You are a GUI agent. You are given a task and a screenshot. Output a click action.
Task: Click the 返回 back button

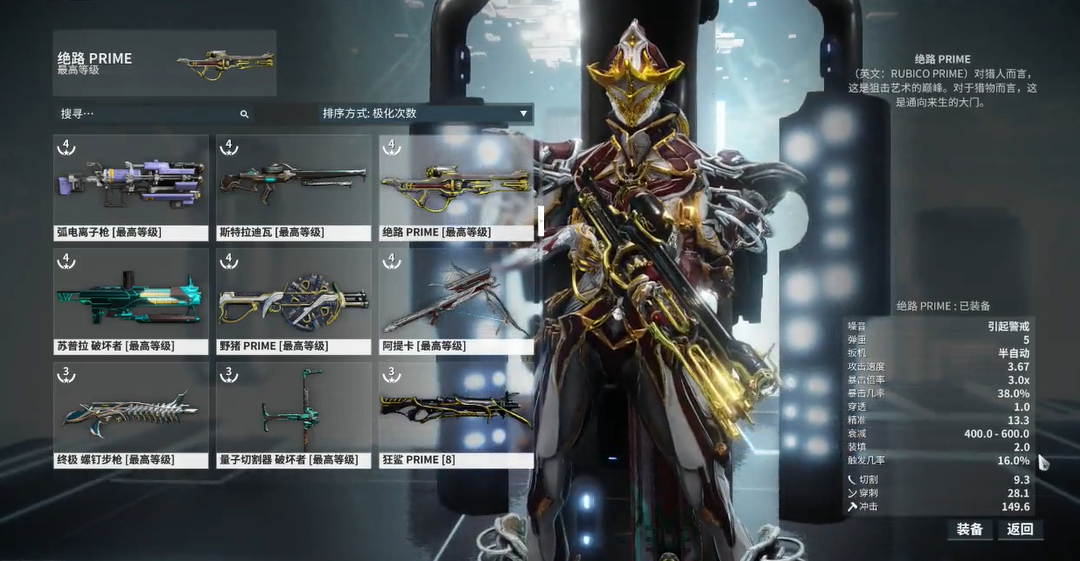point(1020,529)
